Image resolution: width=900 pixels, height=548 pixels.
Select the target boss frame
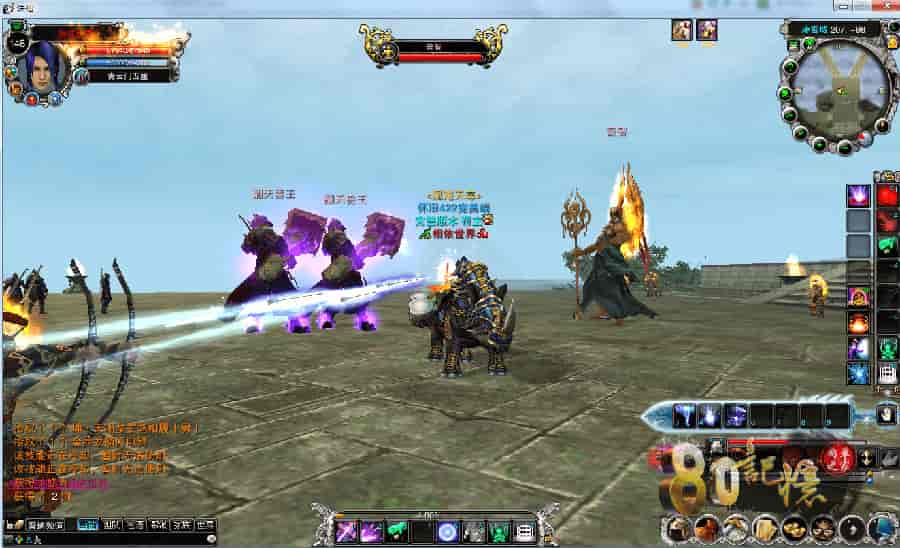pyautogui.click(x=434, y=47)
